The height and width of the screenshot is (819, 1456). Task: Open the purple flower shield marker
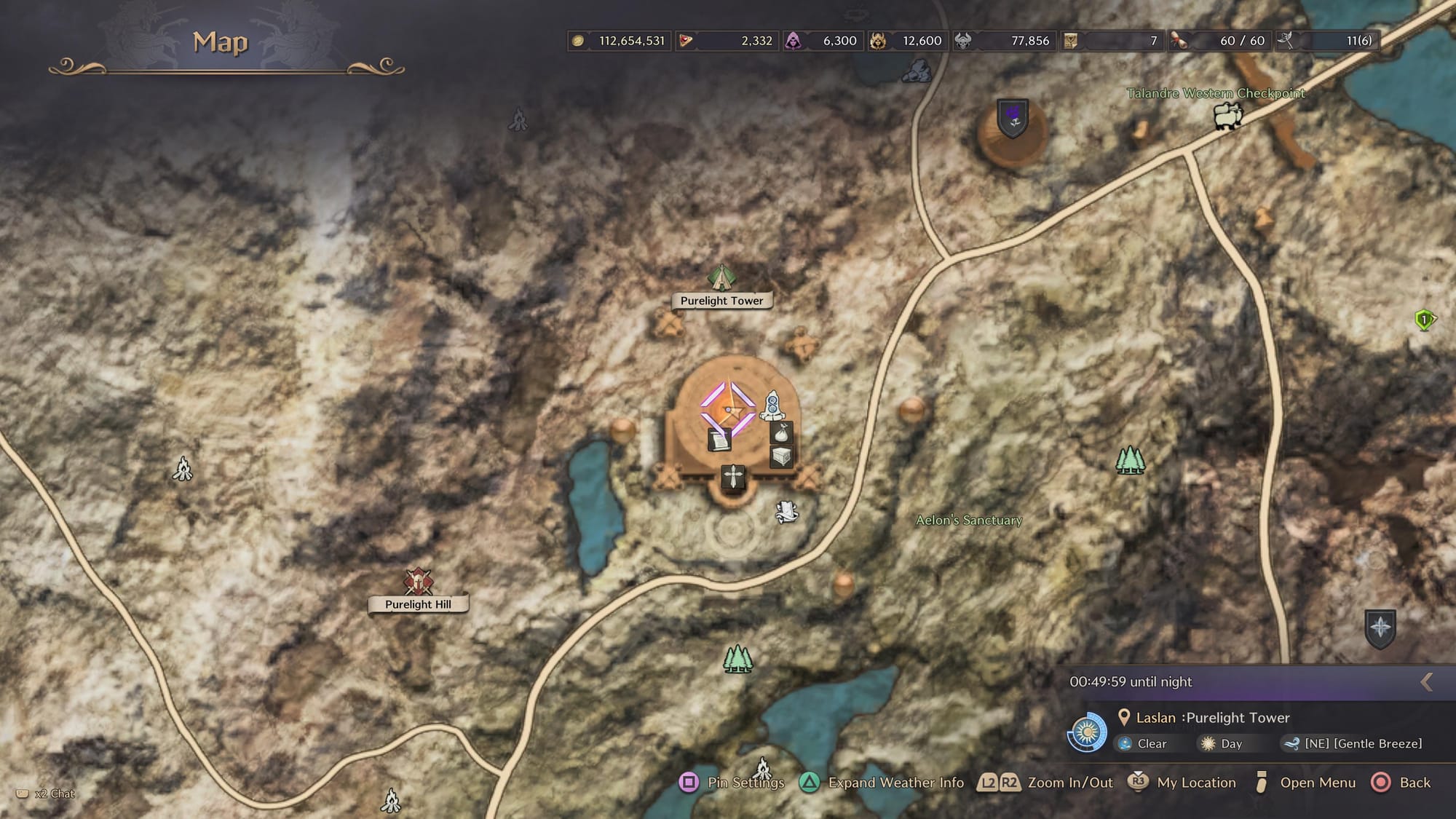coord(1012,117)
